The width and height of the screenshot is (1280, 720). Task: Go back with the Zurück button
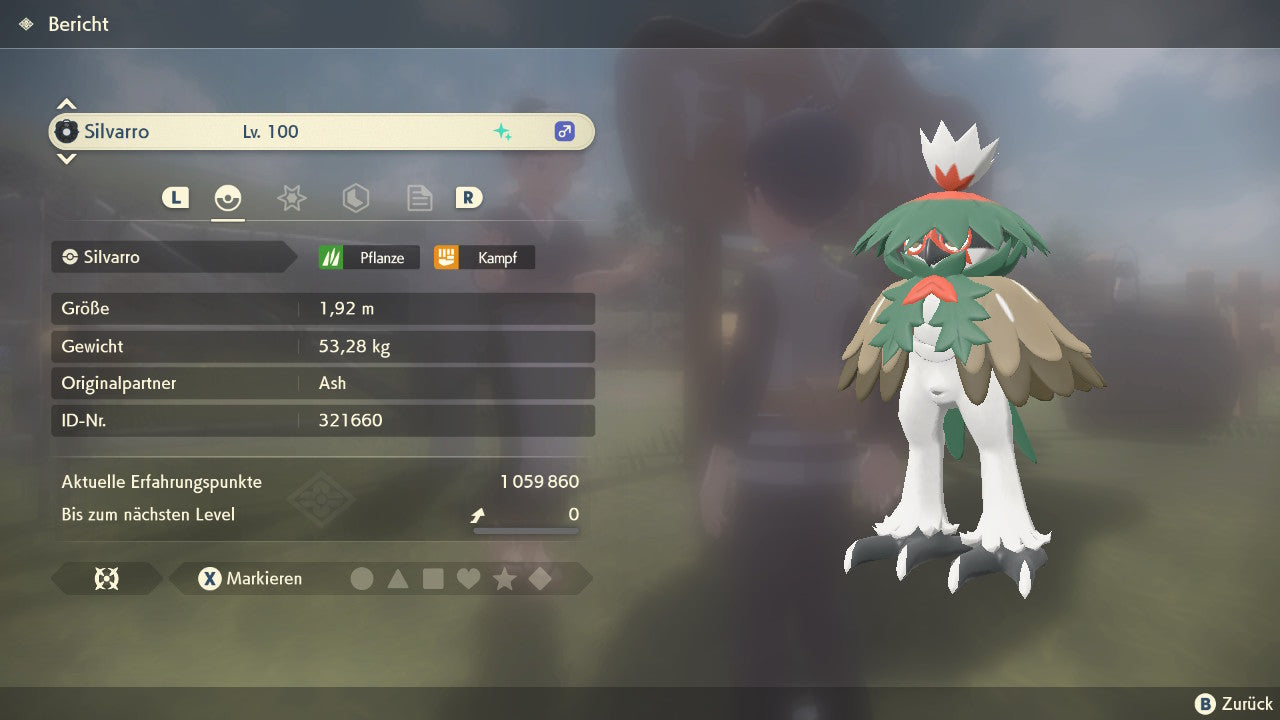pos(1235,704)
